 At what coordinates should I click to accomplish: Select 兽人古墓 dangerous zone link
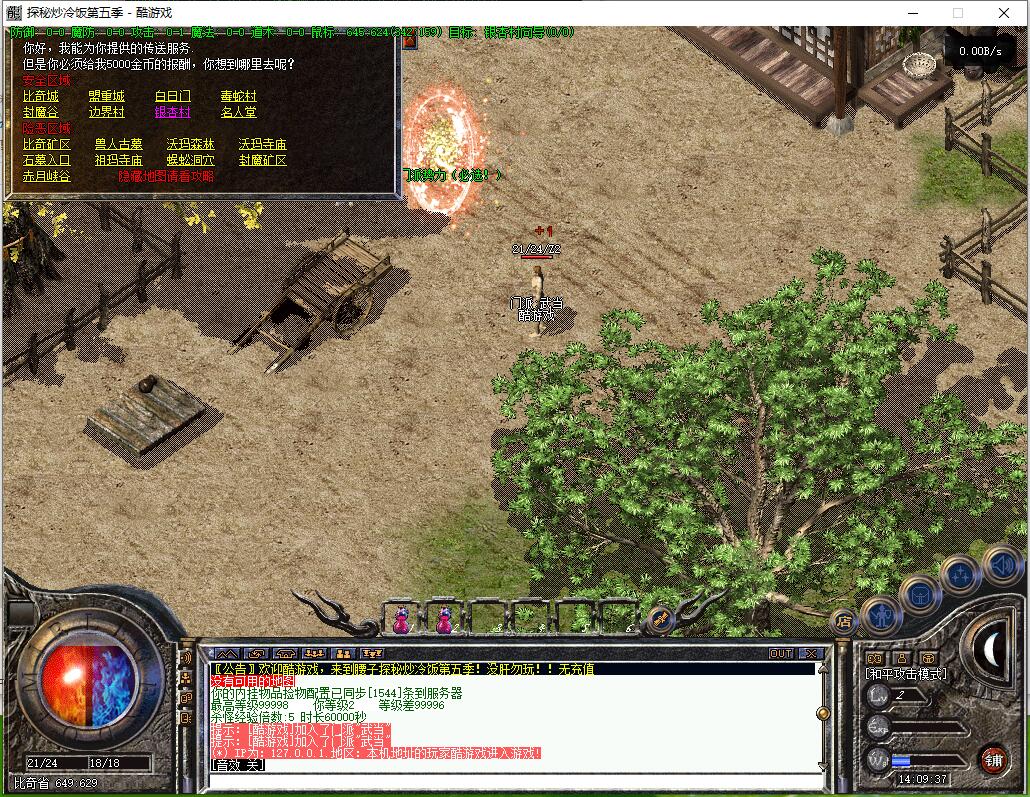pos(118,144)
